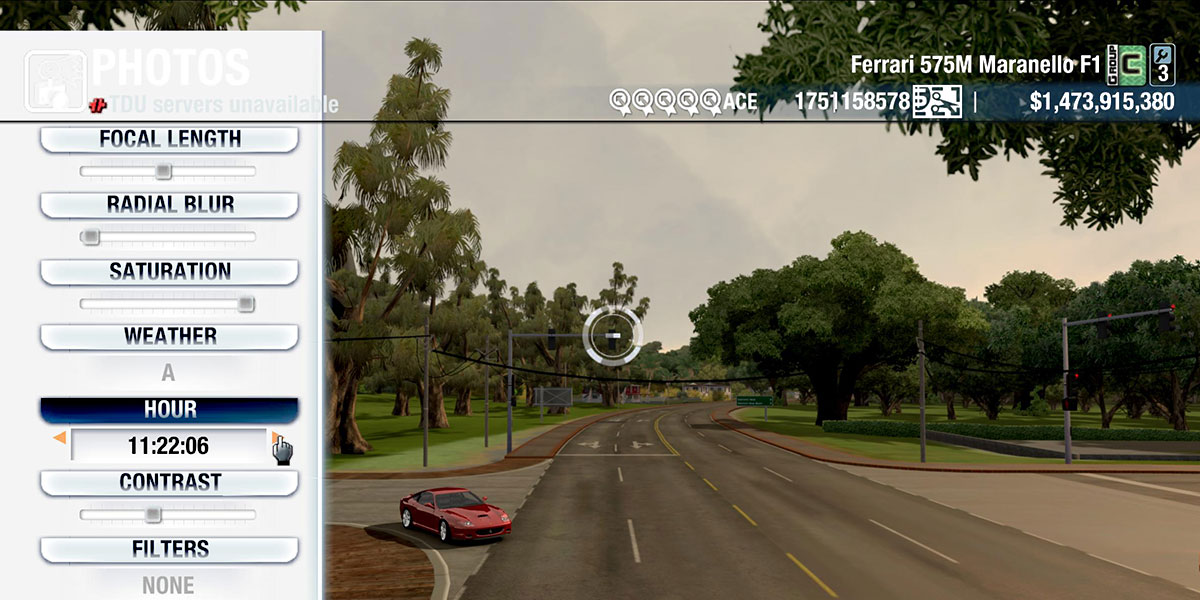Screen dimensions: 1200x600
Task: Increase hour with the right orange arrow
Action: tap(275, 438)
